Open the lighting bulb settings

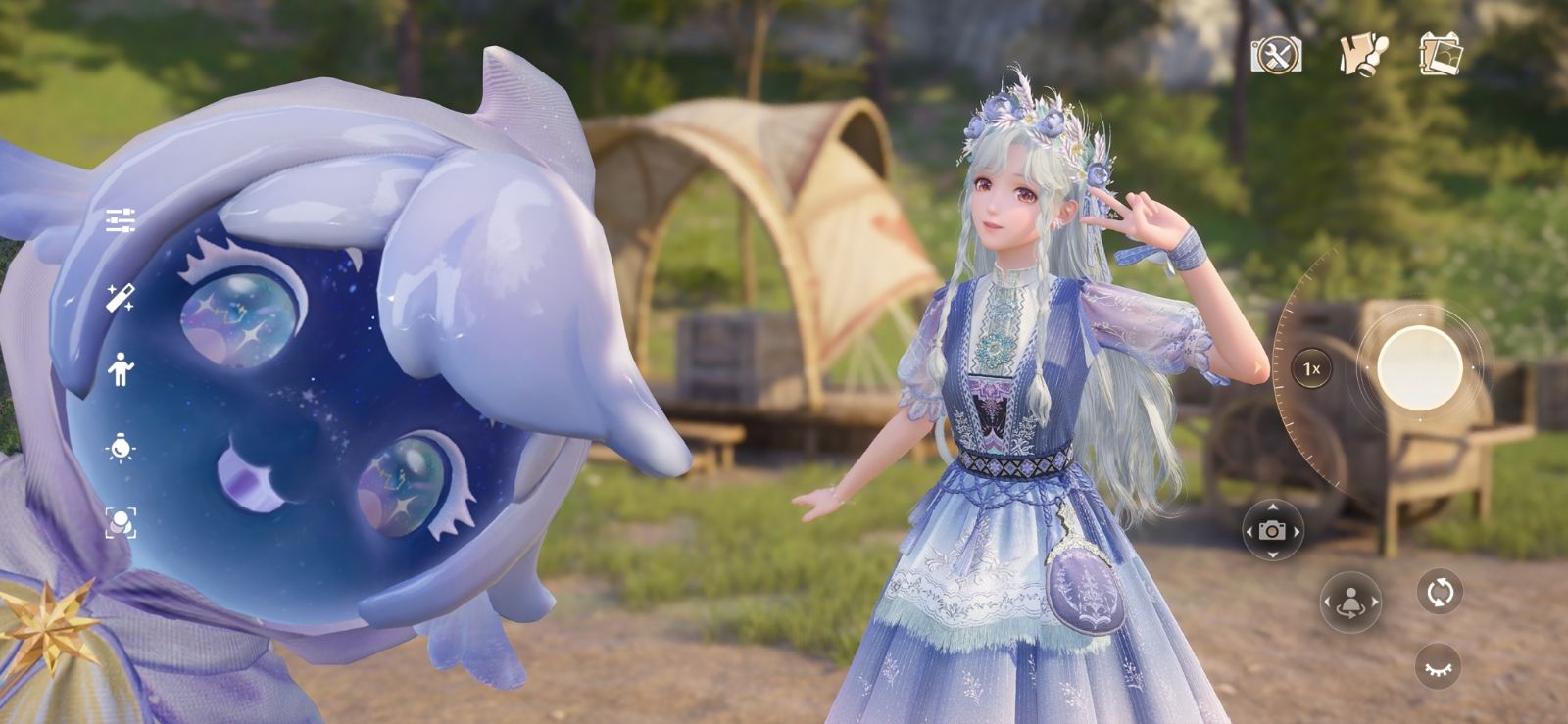point(121,448)
